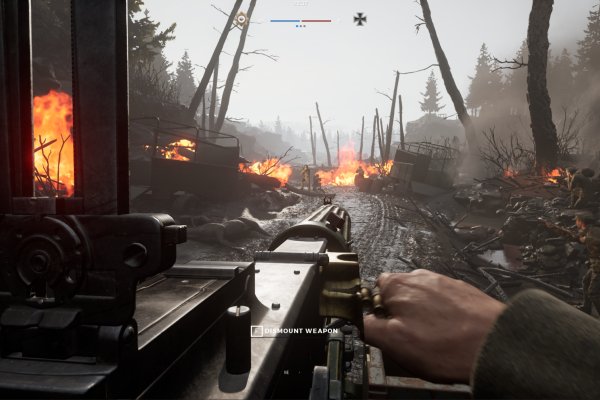The image size is (600, 400).
Task: Click the round team emblem left of the score bar
Action: (x=241, y=18)
